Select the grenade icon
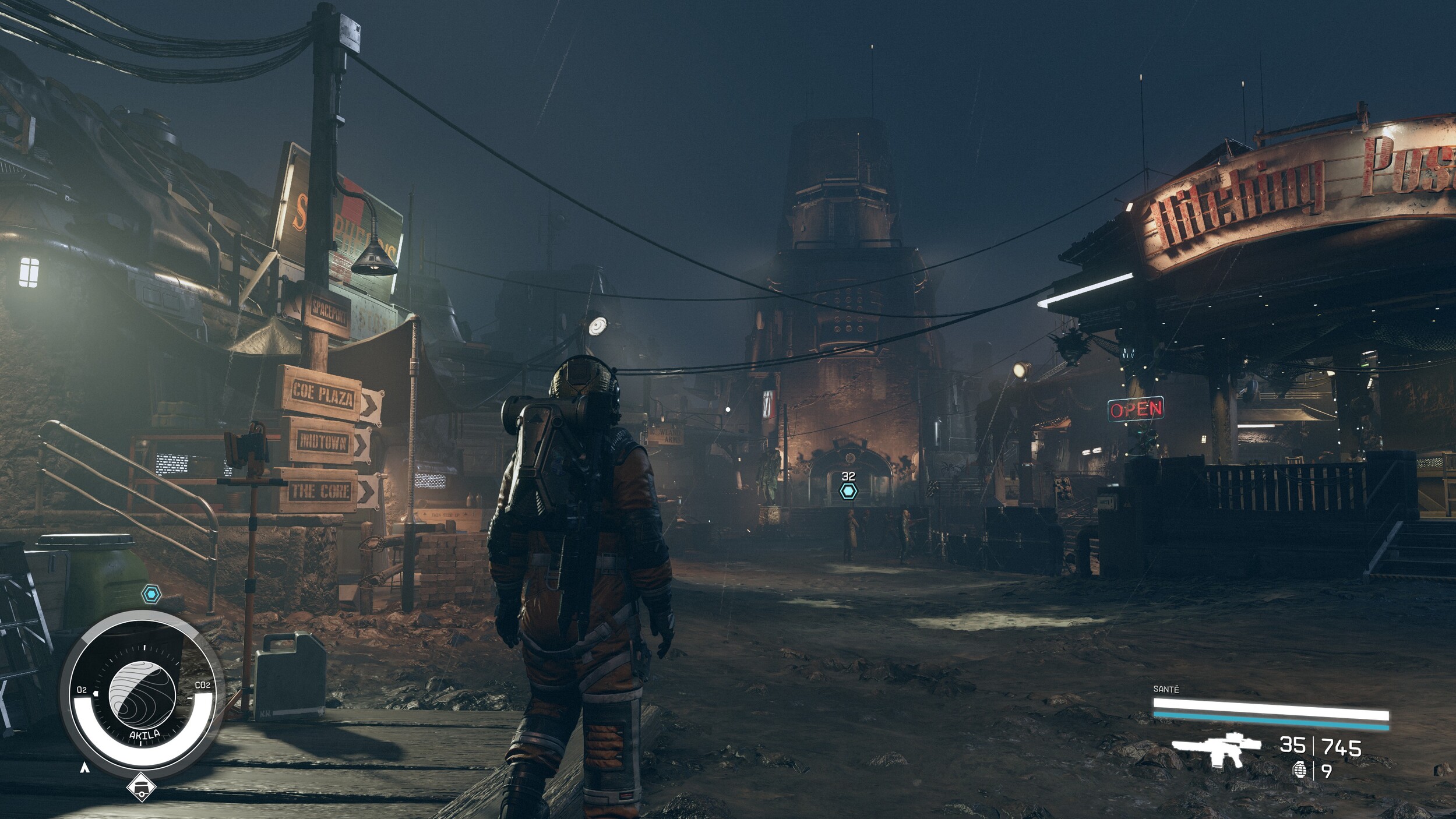This screenshot has height=819, width=1456. [1299, 771]
